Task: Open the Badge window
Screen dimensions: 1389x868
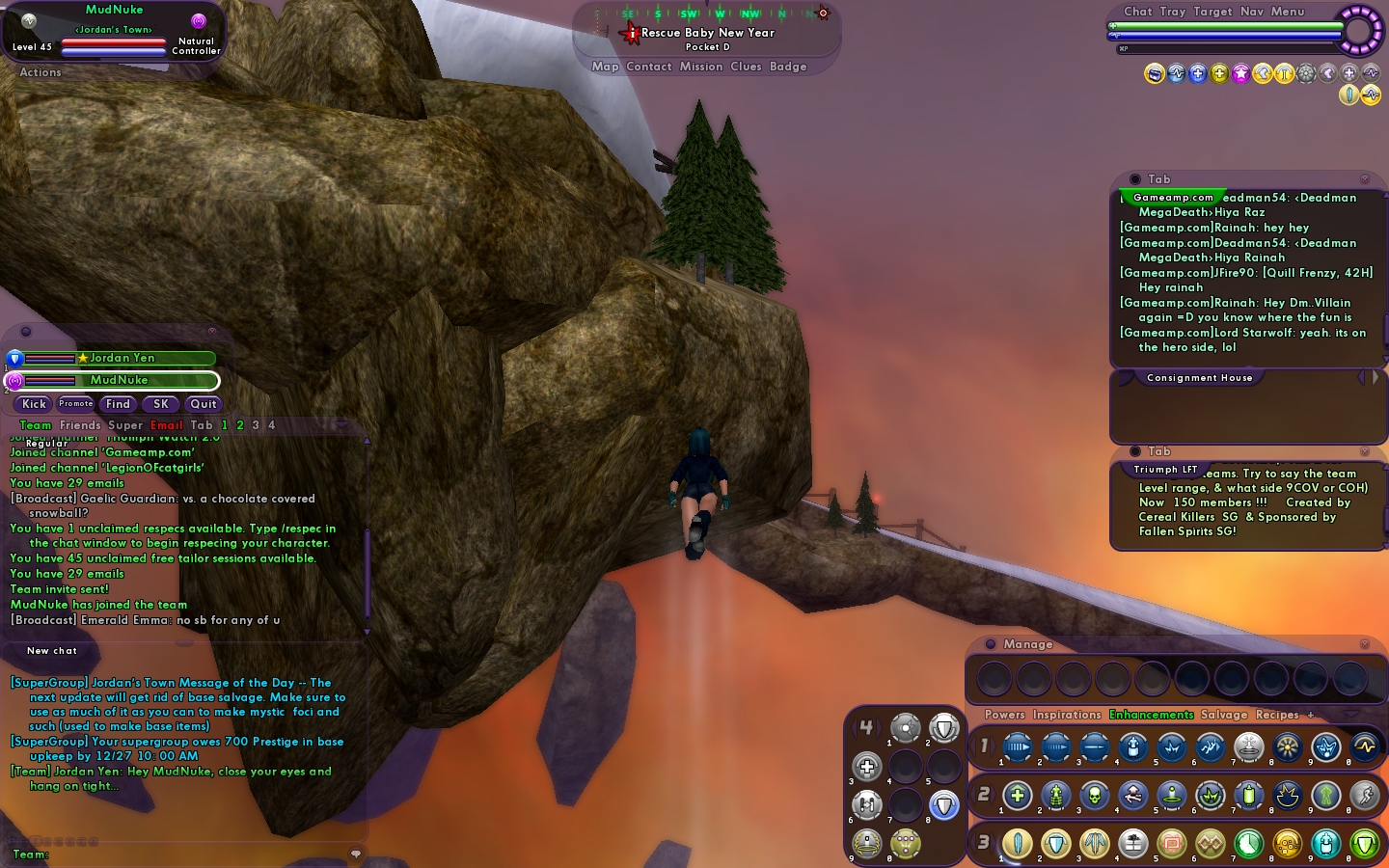Action: (x=787, y=67)
